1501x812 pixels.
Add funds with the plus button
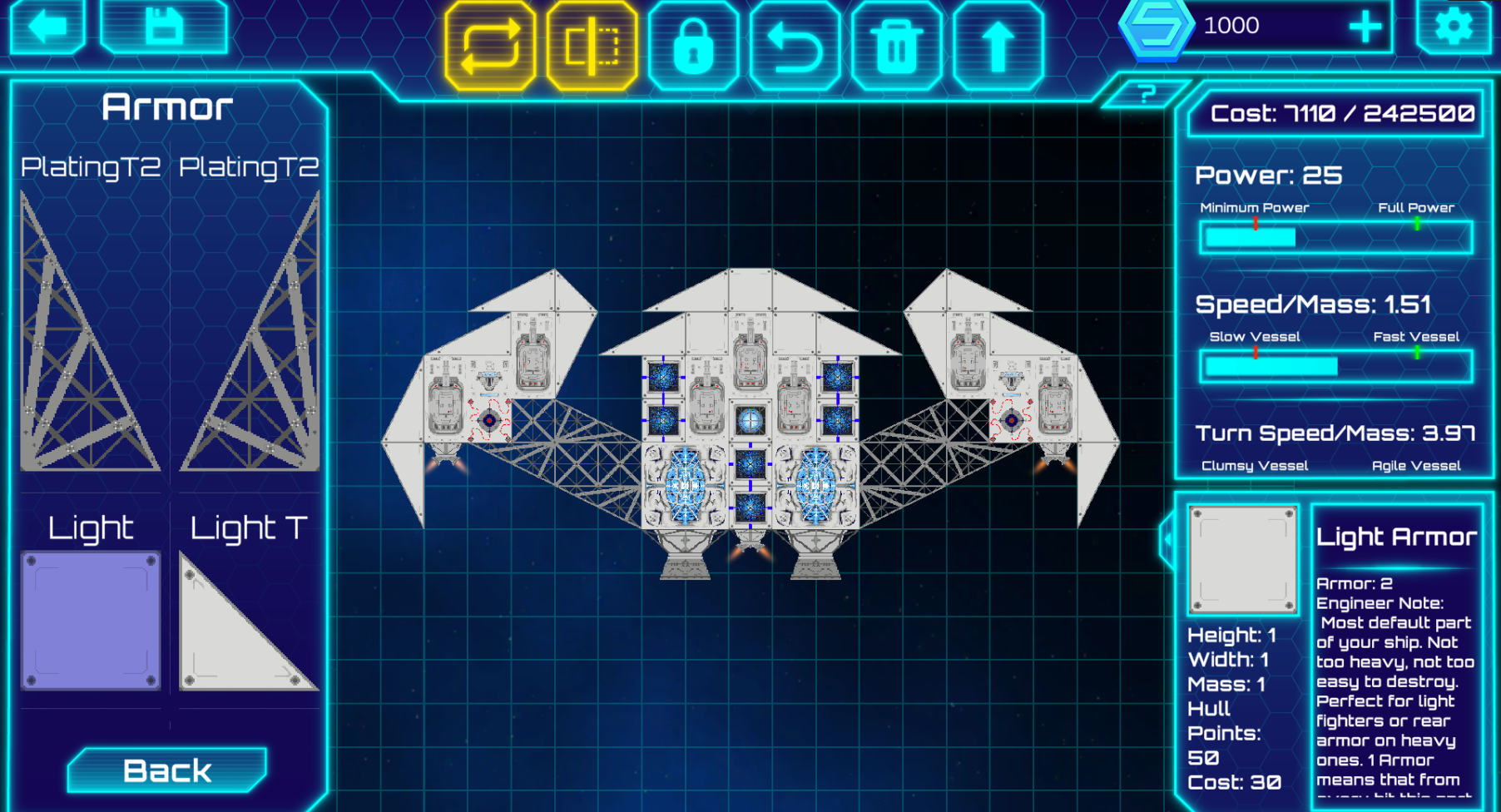tap(1365, 27)
